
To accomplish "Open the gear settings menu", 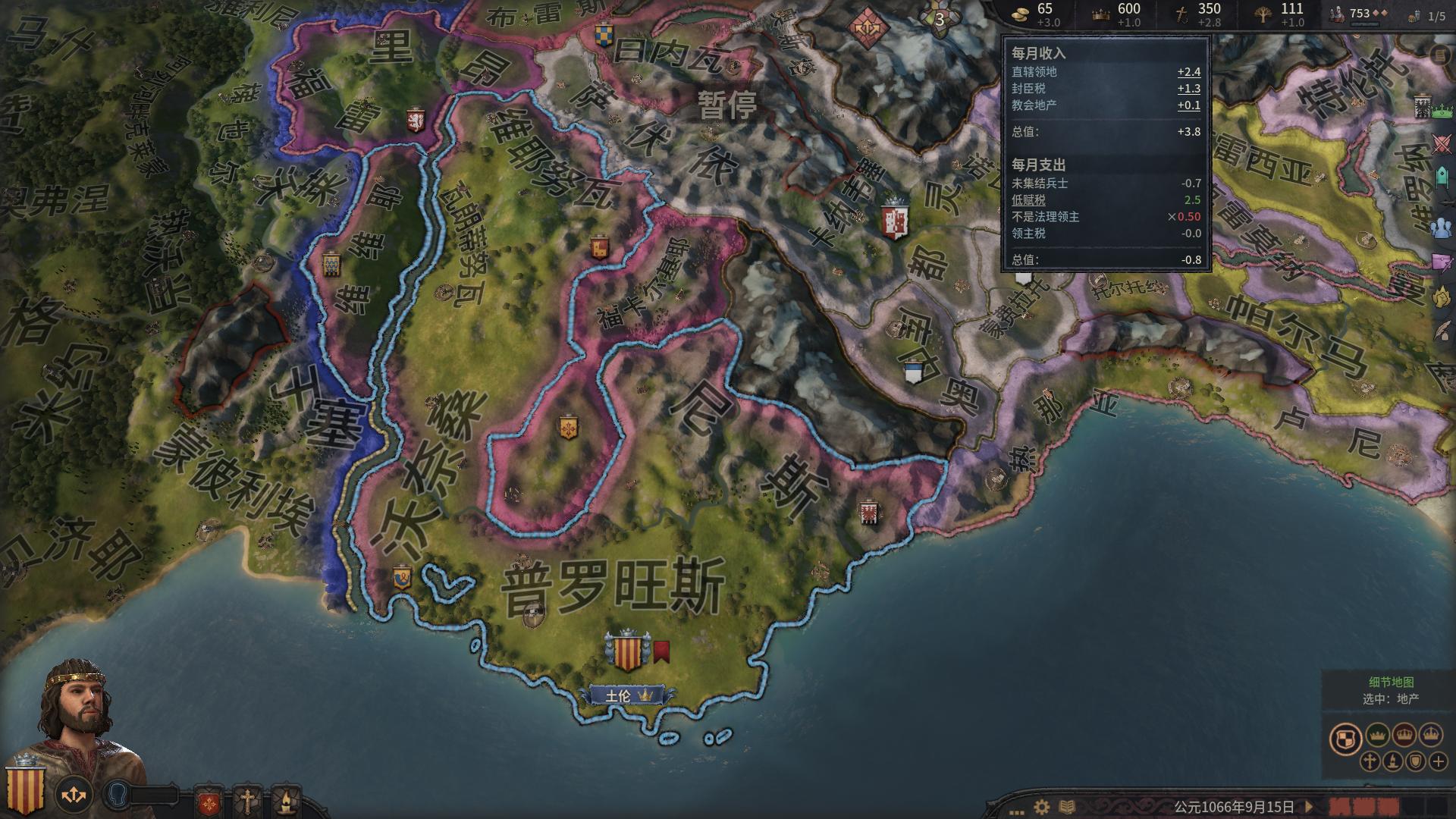I will click(x=1042, y=807).
